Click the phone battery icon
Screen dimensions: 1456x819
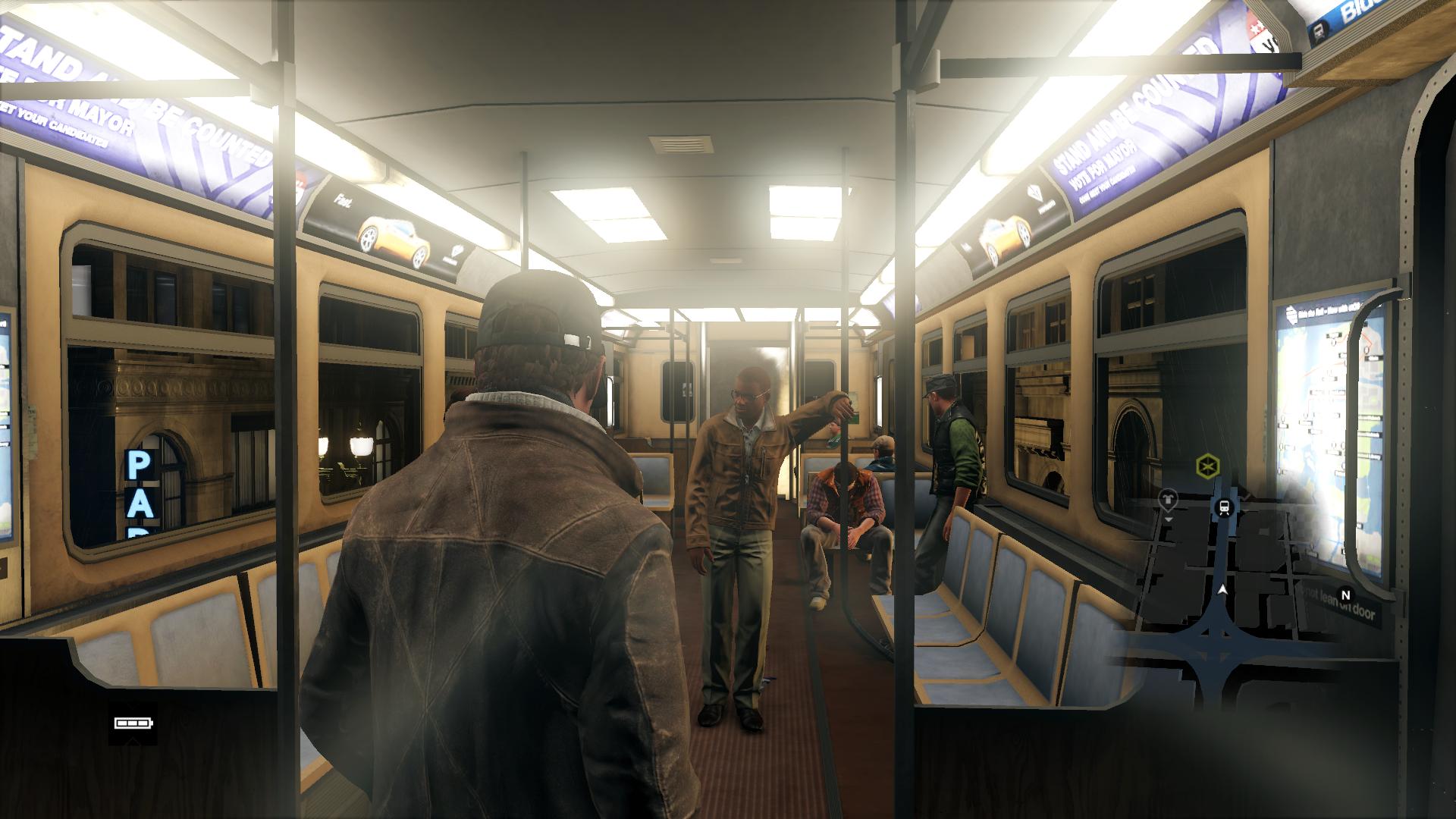click(x=133, y=723)
